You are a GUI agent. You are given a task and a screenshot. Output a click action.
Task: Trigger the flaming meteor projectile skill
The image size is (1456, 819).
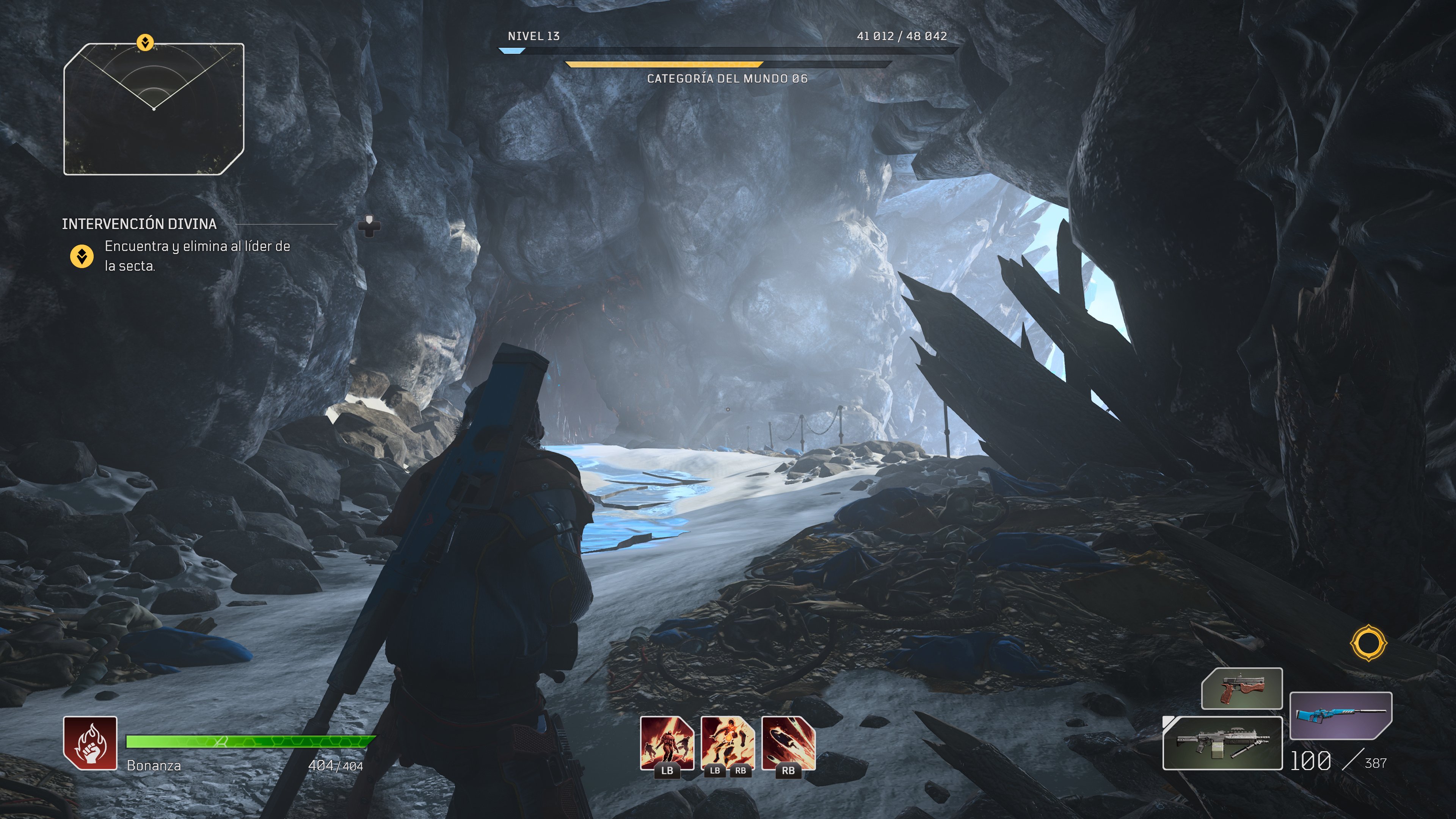[789, 743]
